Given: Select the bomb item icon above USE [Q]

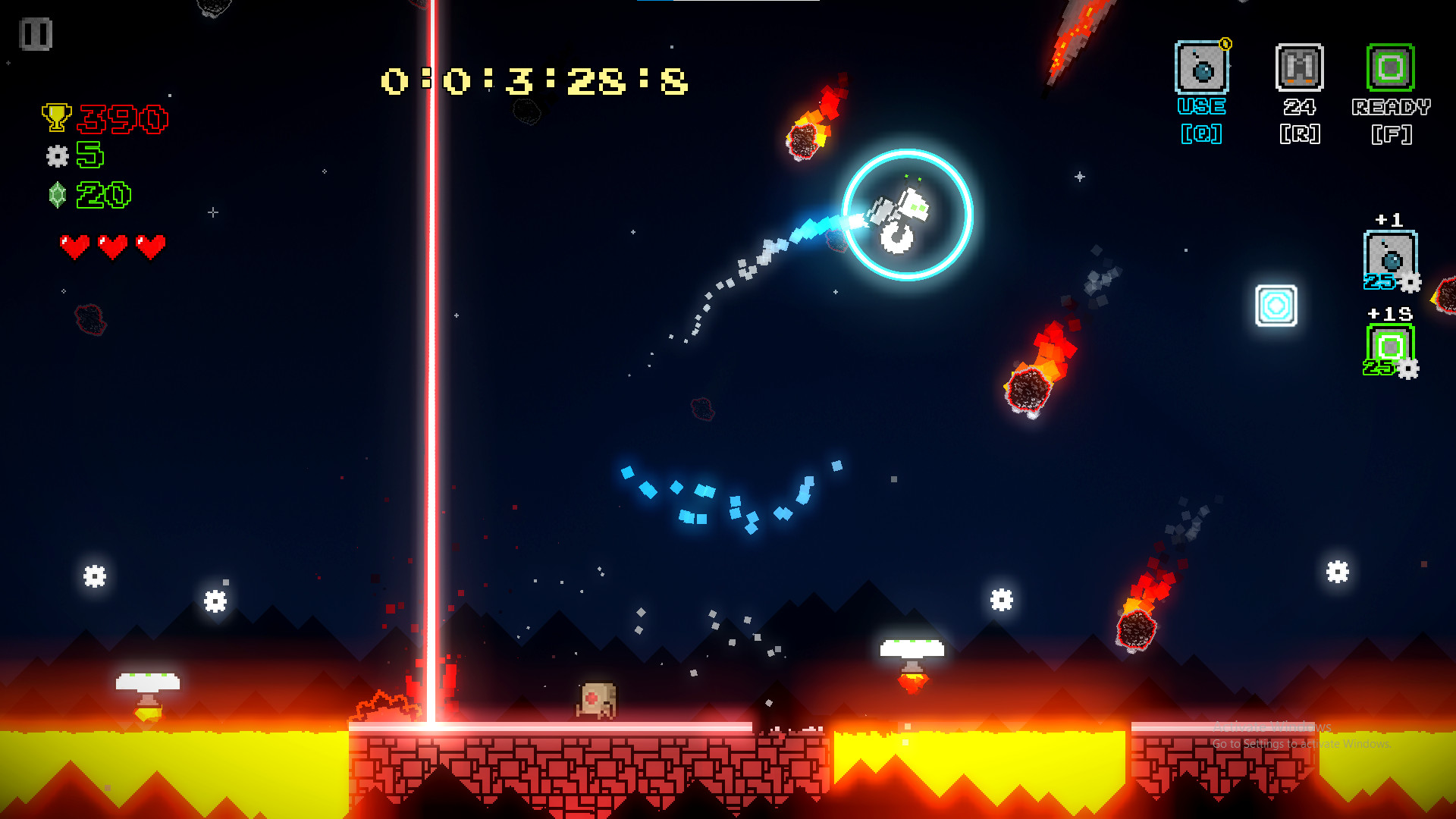Looking at the screenshot, I should [x=1201, y=67].
